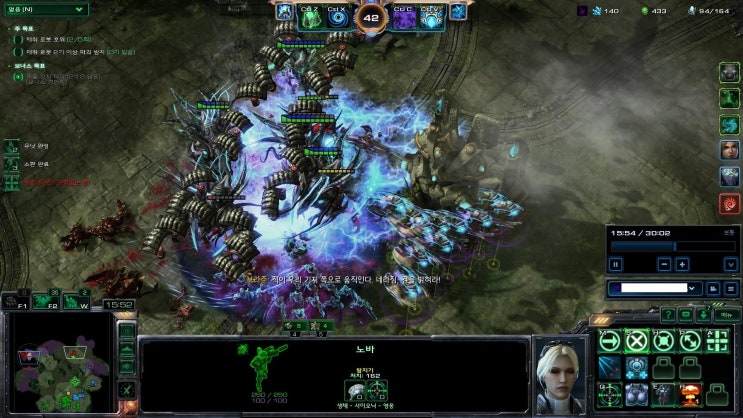The width and height of the screenshot is (743, 418).
Task: Click the red commander ability icon
Action: 729,204
